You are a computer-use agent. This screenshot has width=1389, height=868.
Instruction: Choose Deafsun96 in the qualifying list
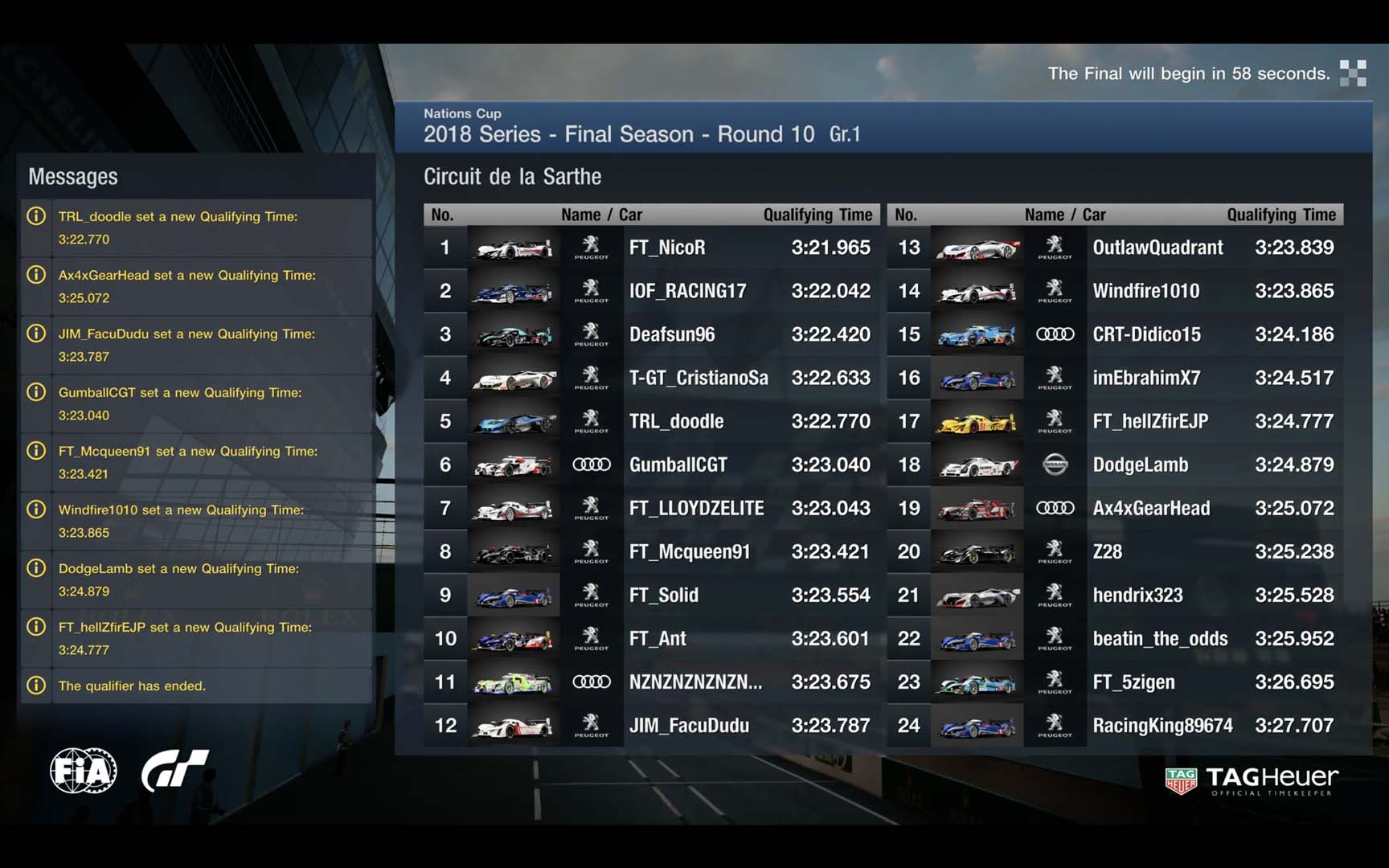671,334
